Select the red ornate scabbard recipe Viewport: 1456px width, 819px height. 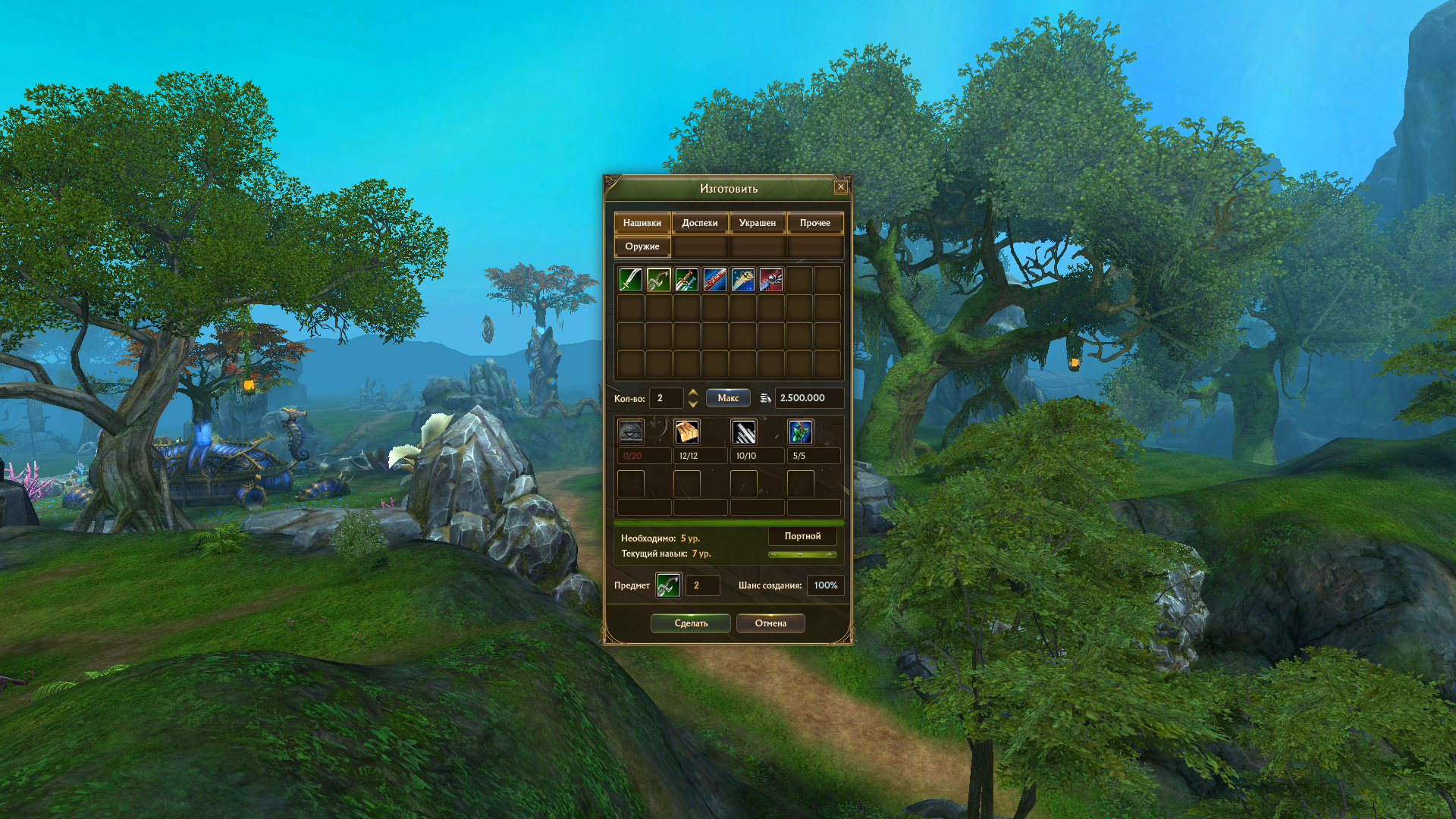(x=714, y=280)
